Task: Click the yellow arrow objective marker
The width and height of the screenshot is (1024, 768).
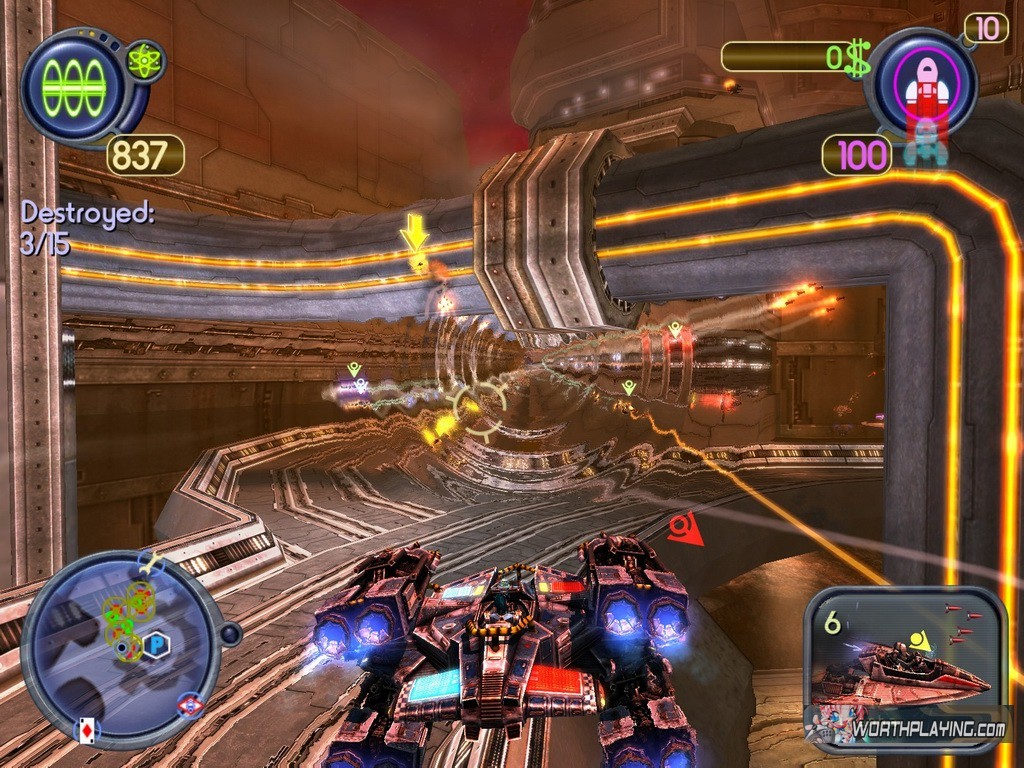Action: point(414,235)
